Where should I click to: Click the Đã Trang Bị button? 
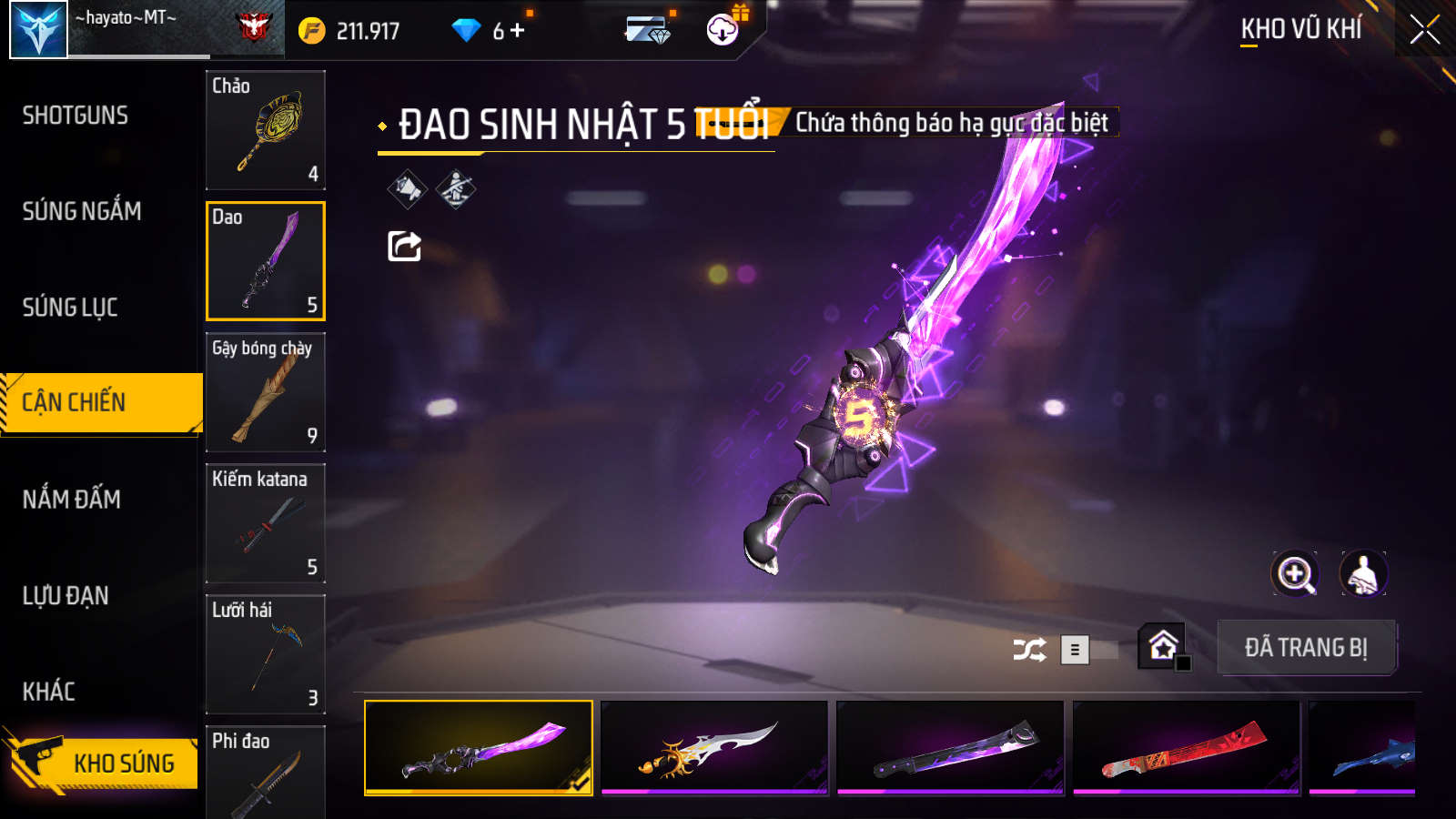pos(1306,648)
